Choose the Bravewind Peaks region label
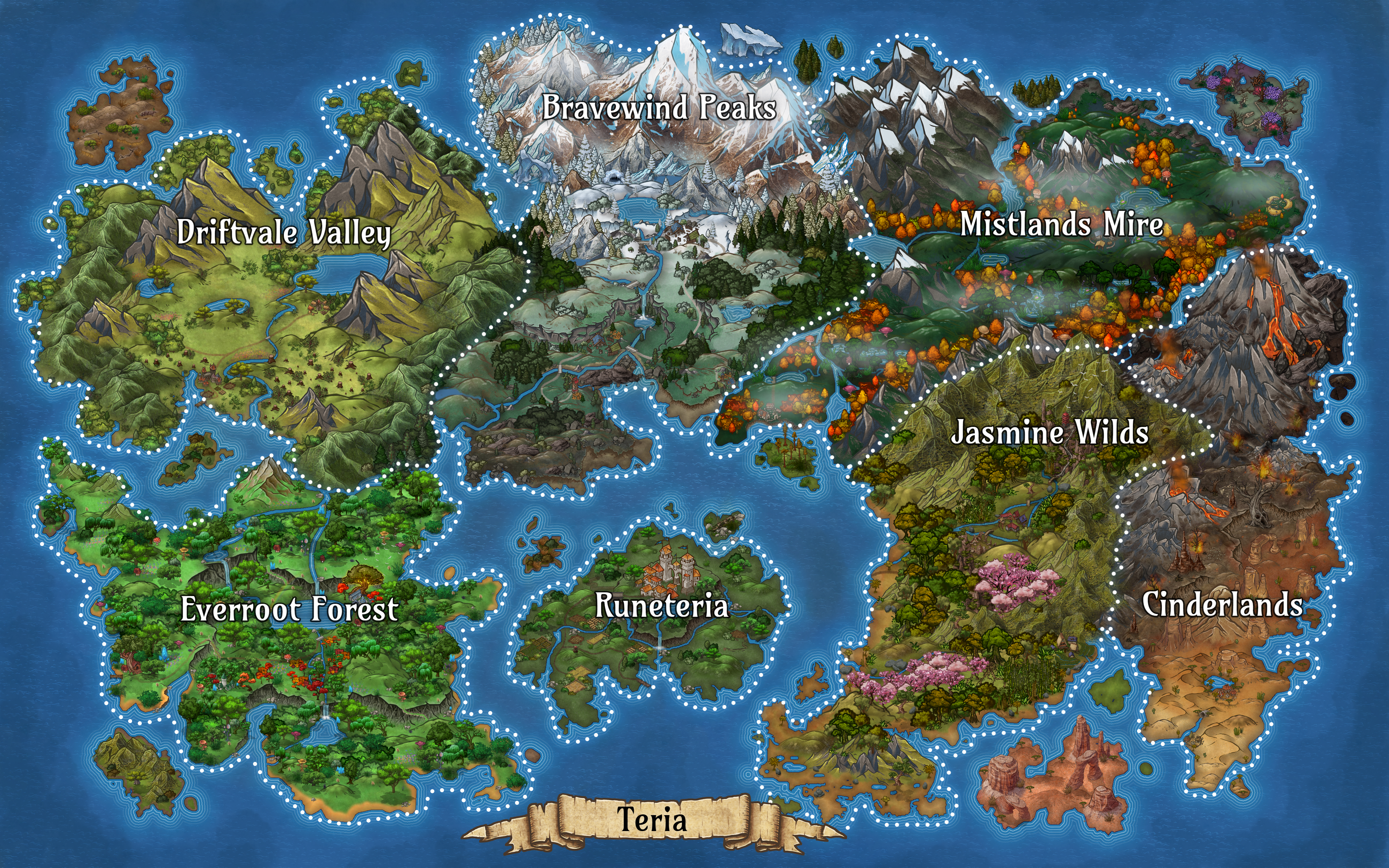This screenshot has width=1389, height=868. (x=659, y=107)
